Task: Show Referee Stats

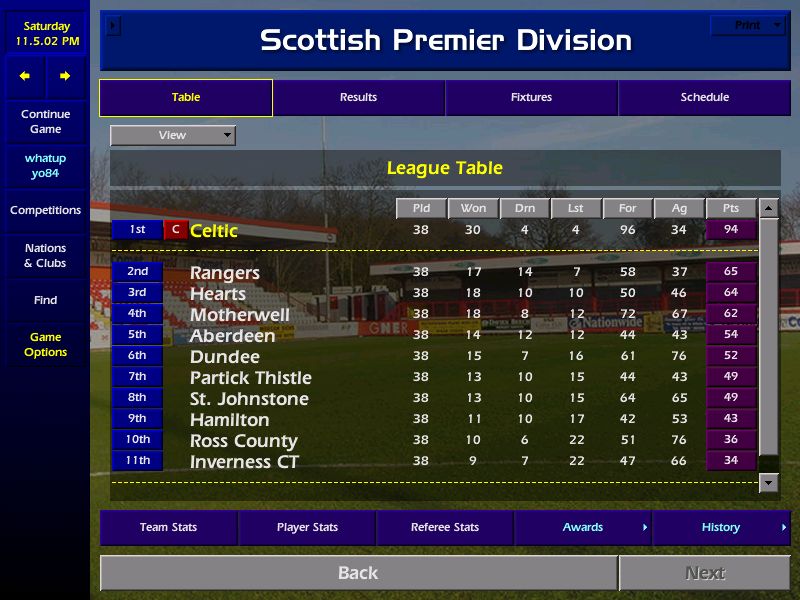Action: coord(445,528)
